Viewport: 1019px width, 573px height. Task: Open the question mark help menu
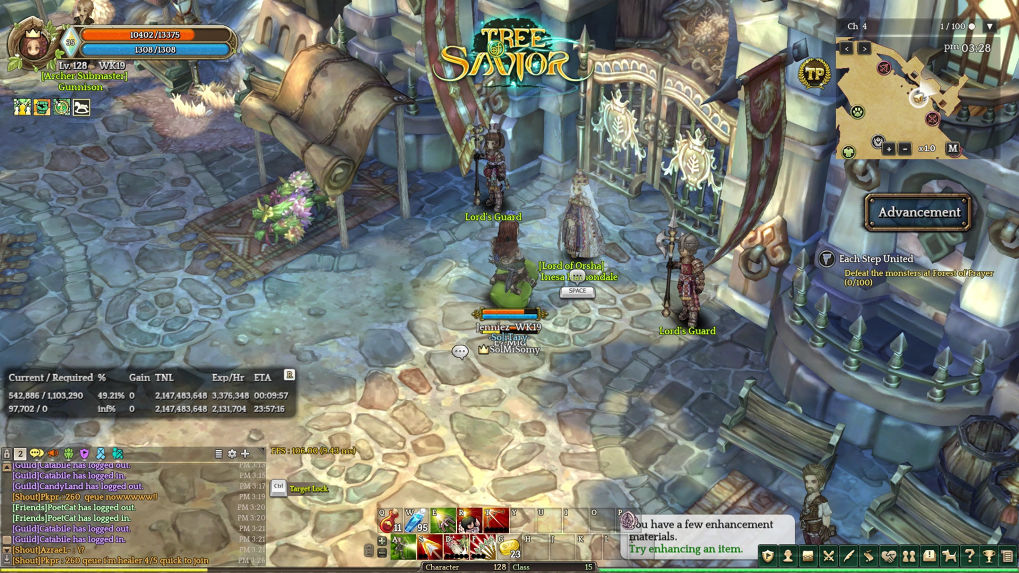click(968, 556)
